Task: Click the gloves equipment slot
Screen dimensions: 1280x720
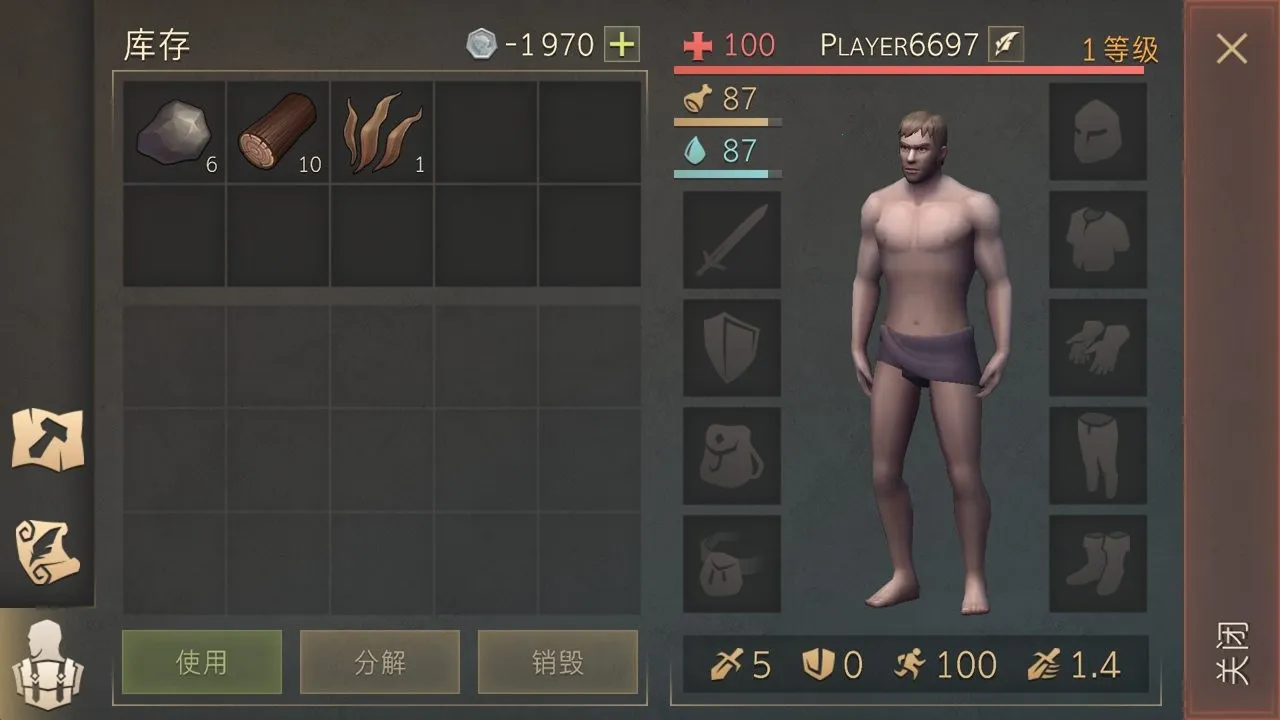Action: click(1097, 348)
